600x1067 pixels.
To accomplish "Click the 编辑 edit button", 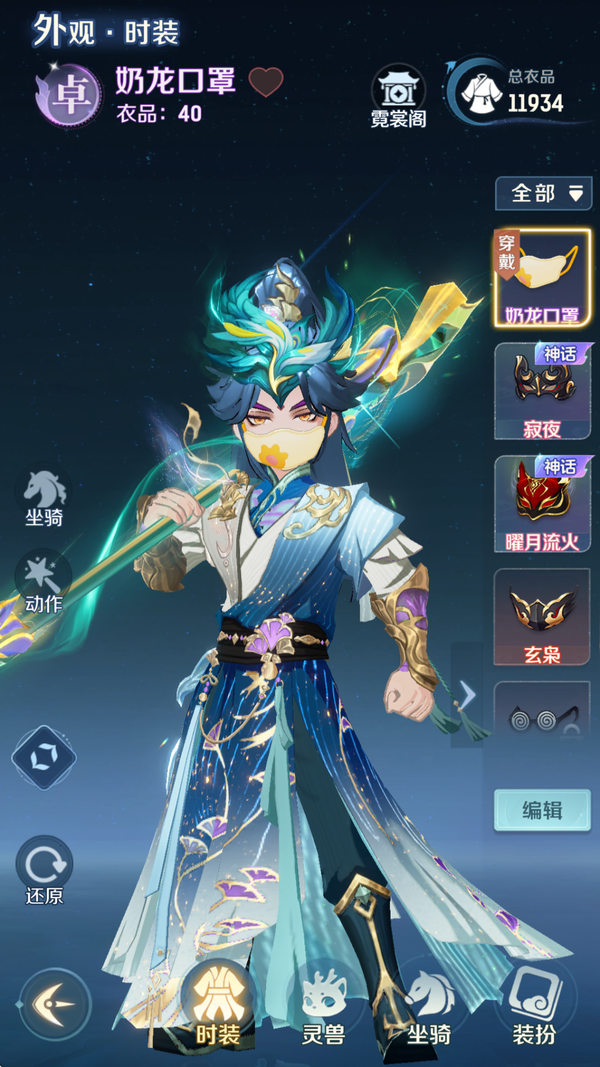I will [542, 810].
